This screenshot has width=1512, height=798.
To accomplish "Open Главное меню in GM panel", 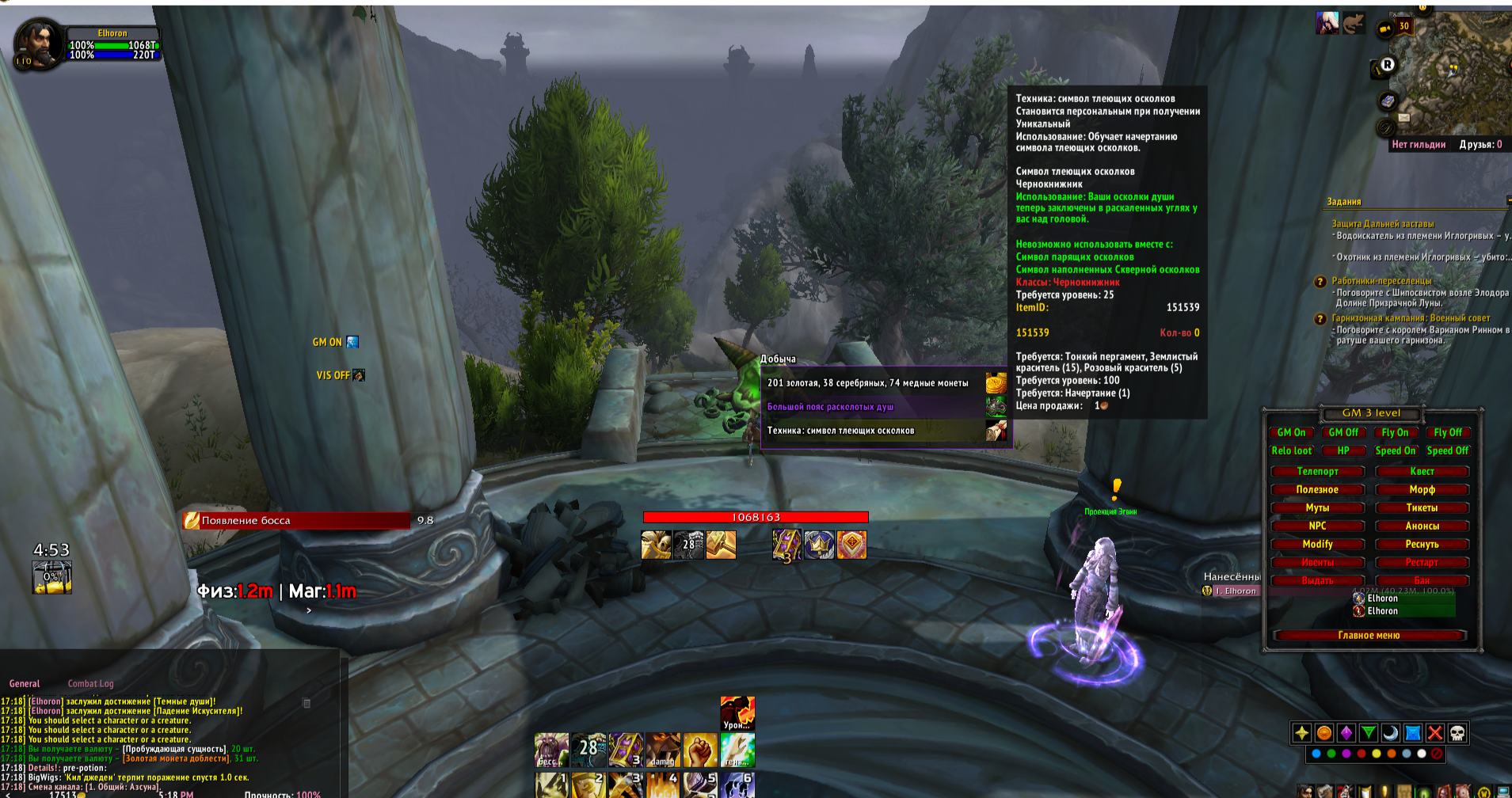I will 1369,635.
